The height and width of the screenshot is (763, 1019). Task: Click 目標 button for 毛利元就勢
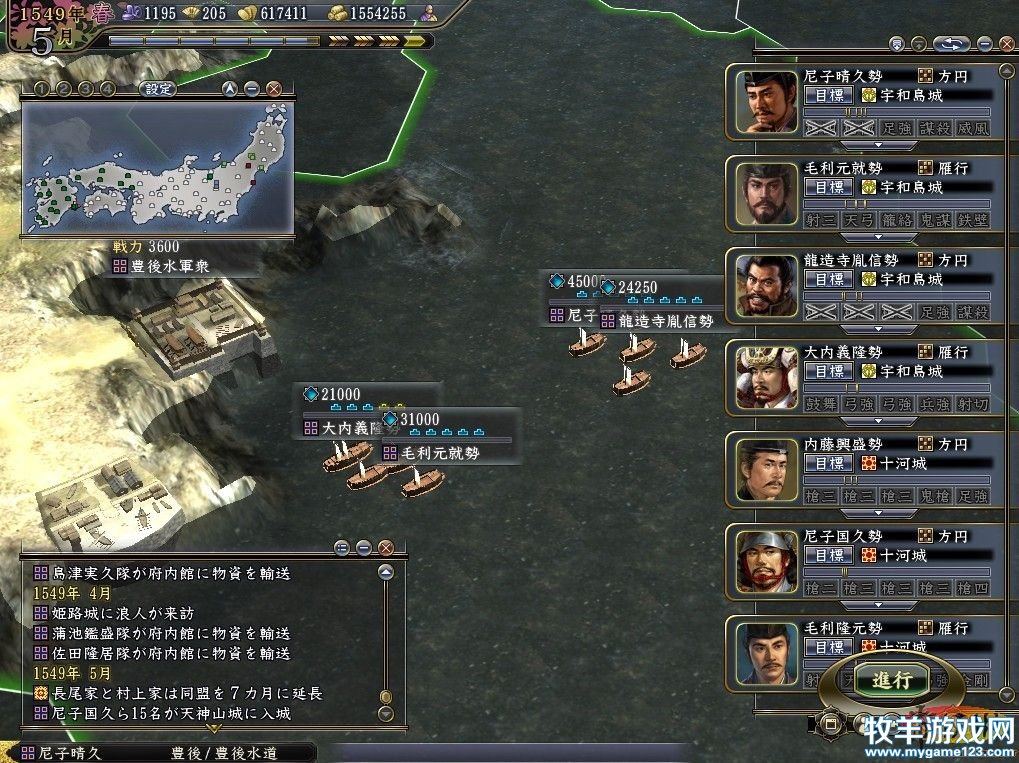[x=829, y=187]
